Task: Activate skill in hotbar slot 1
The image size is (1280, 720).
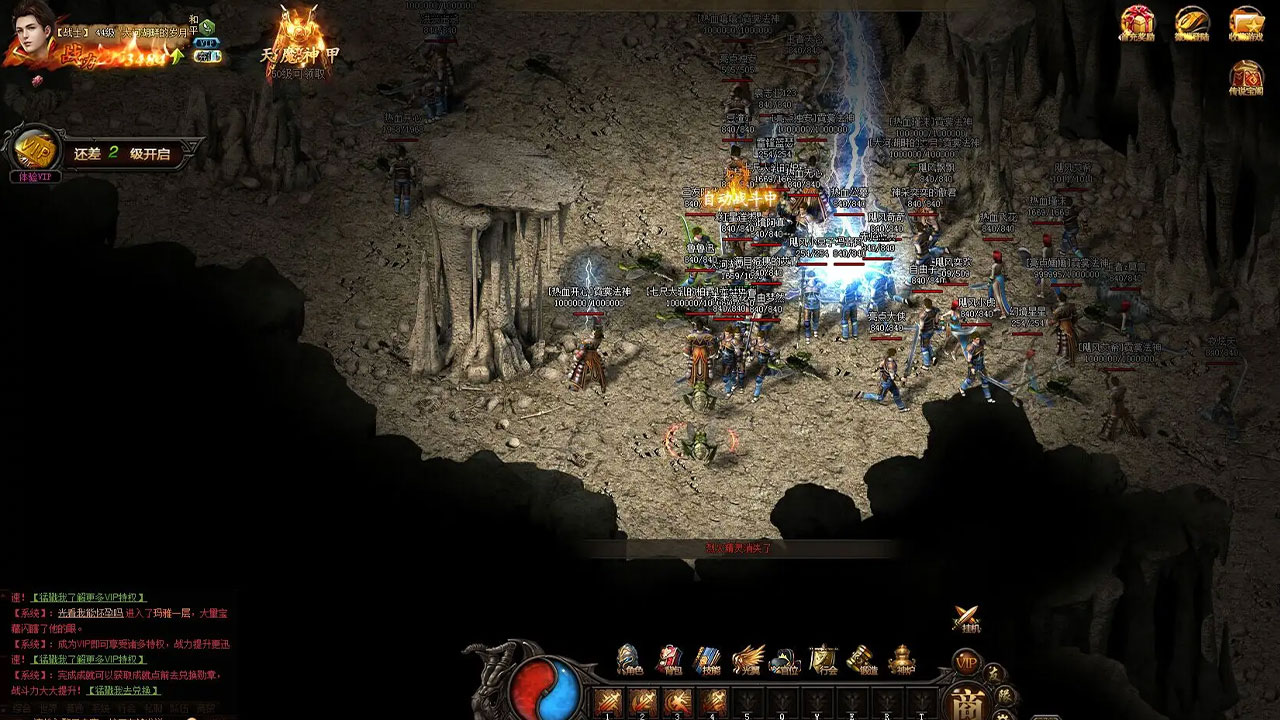Action: [607, 702]
